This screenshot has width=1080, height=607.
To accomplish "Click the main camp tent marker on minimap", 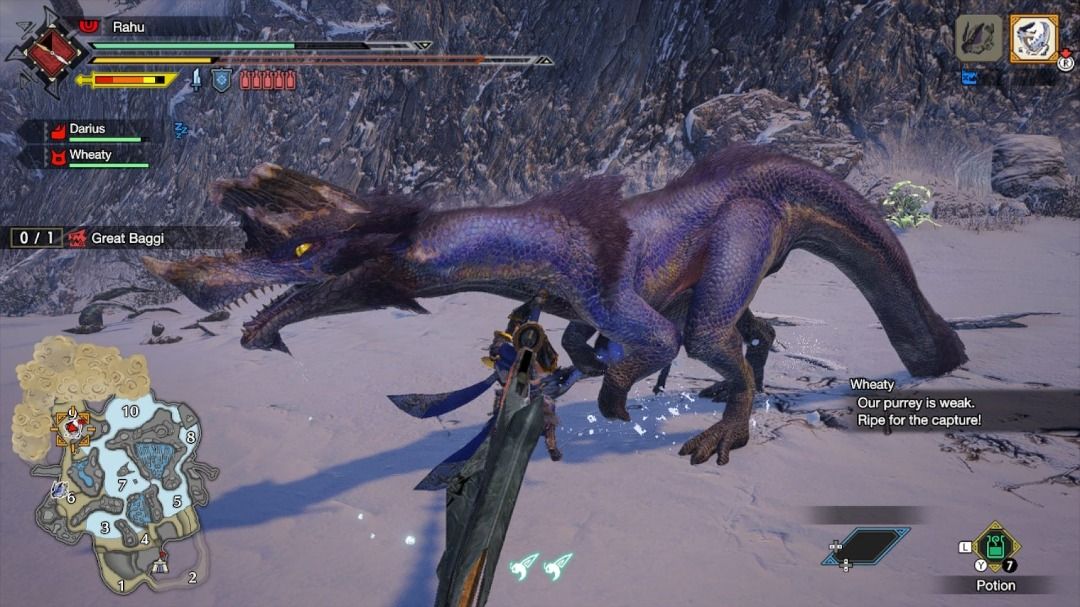I will point(160,566).
